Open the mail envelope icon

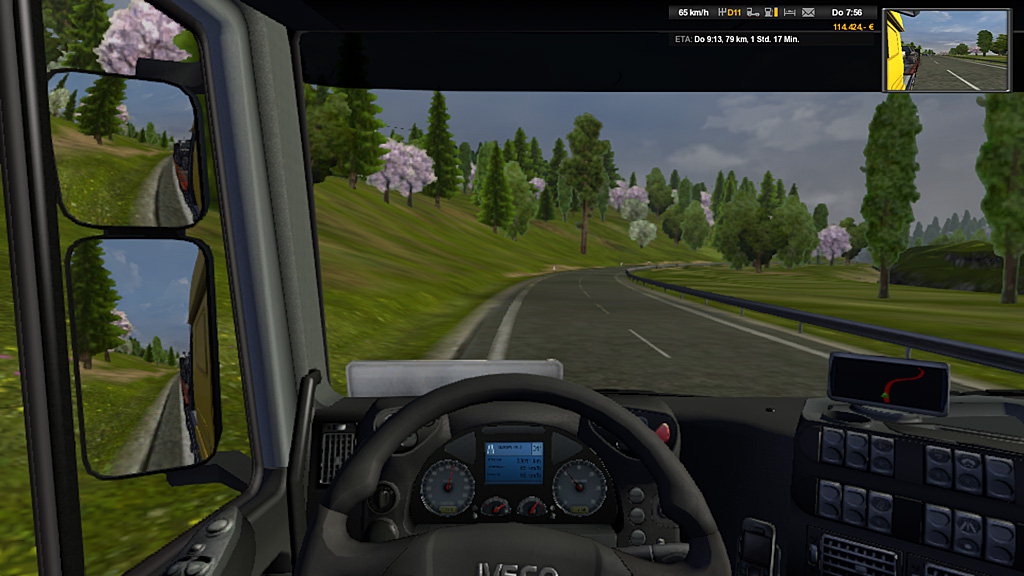[808, 13]
